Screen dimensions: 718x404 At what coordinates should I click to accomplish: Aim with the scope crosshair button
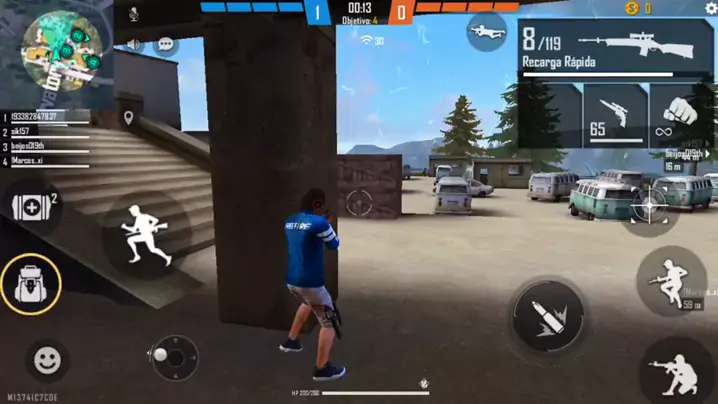coord(650,207)
